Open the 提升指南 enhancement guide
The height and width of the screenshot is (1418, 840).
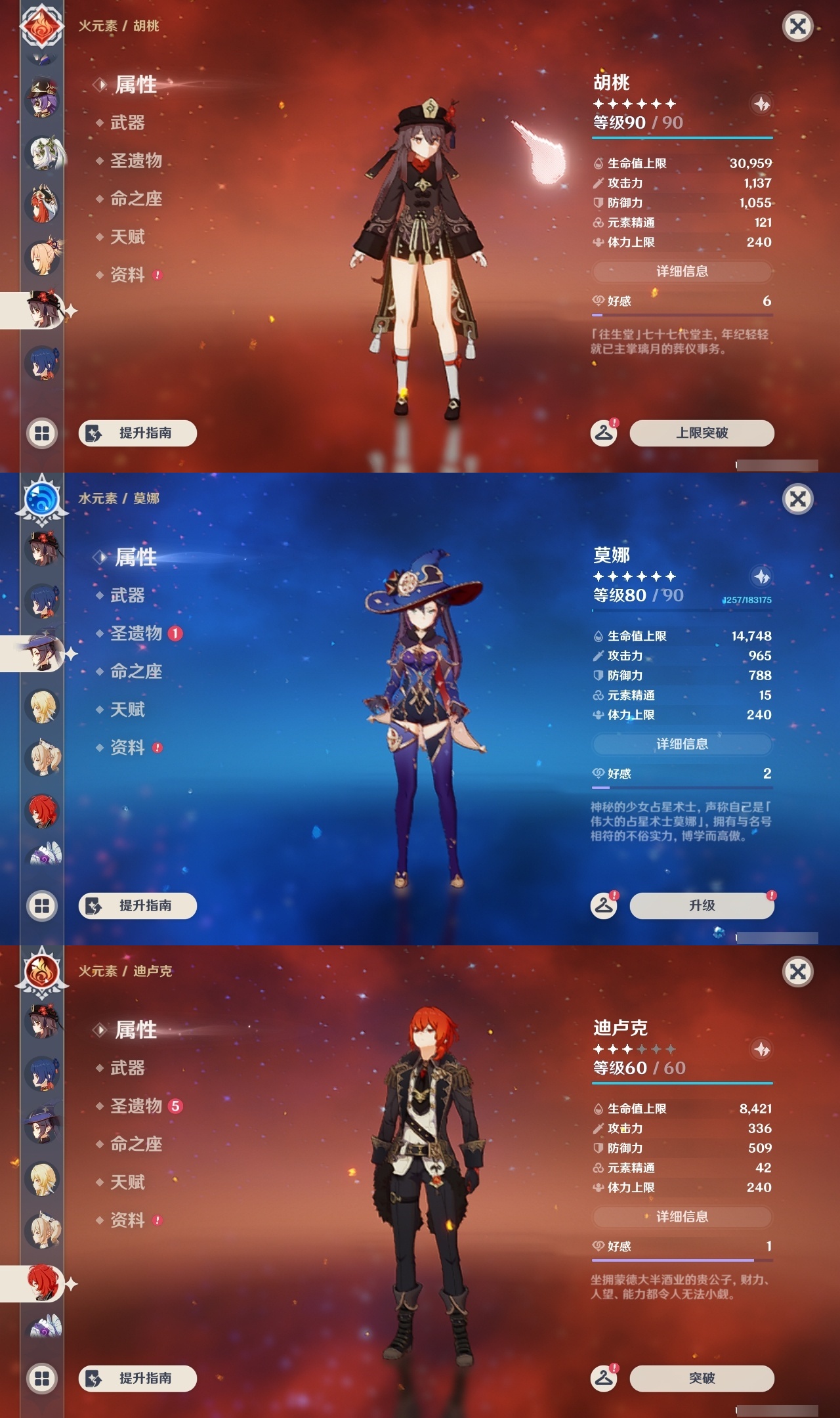point(136,433)
